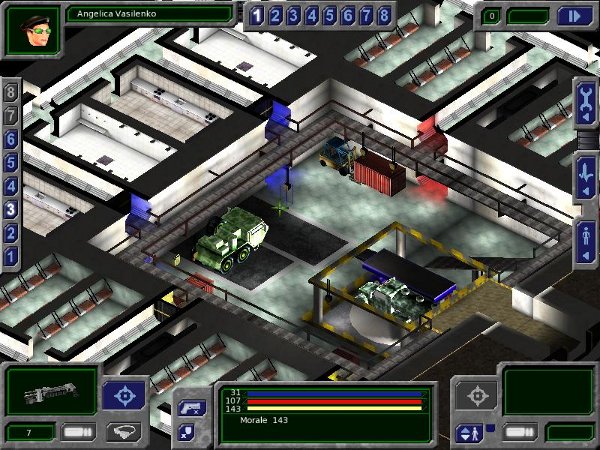Select squad member number 4

click(x=310, y=15)
